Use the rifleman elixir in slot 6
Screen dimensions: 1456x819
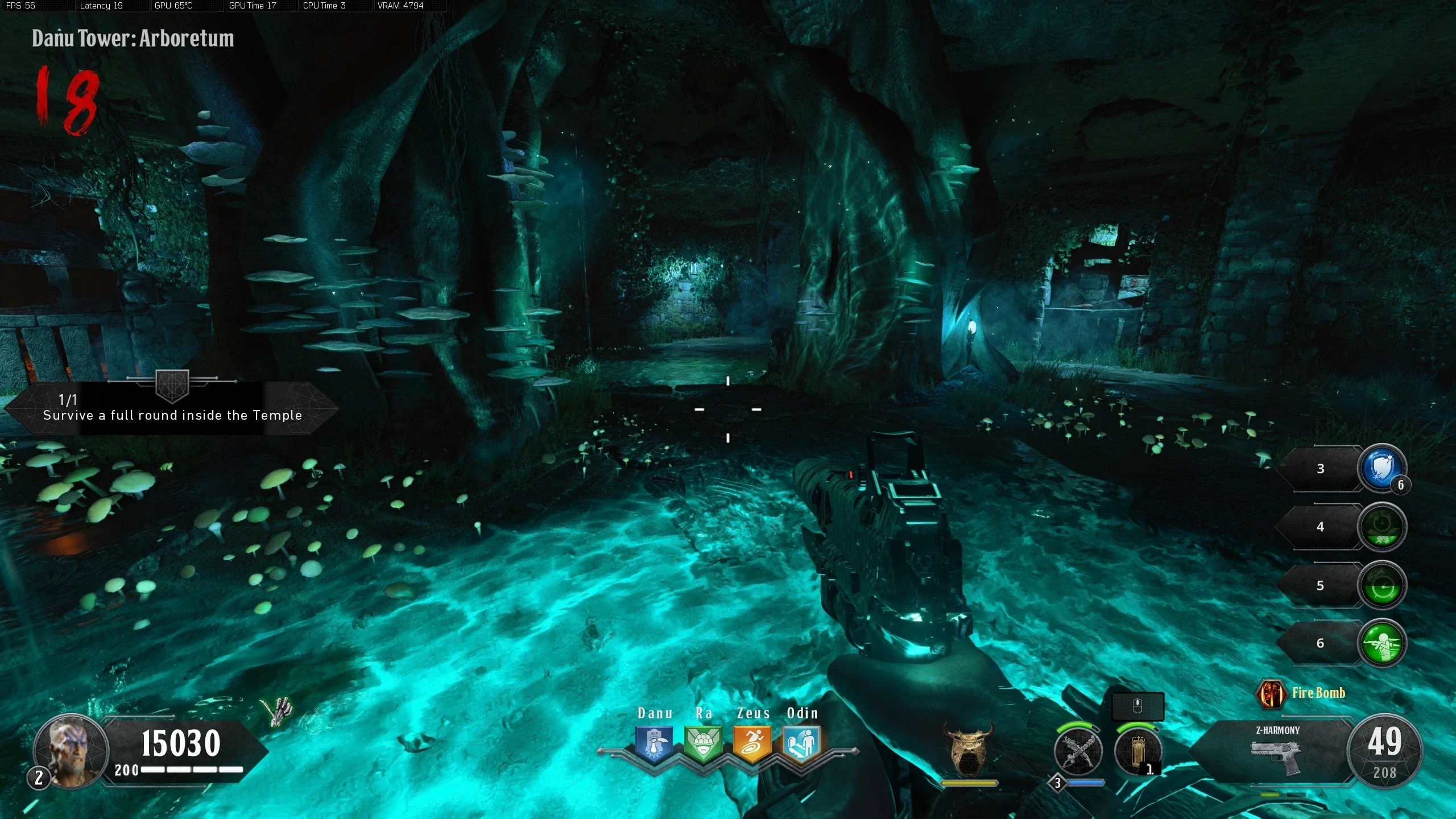coord(1381,643)
